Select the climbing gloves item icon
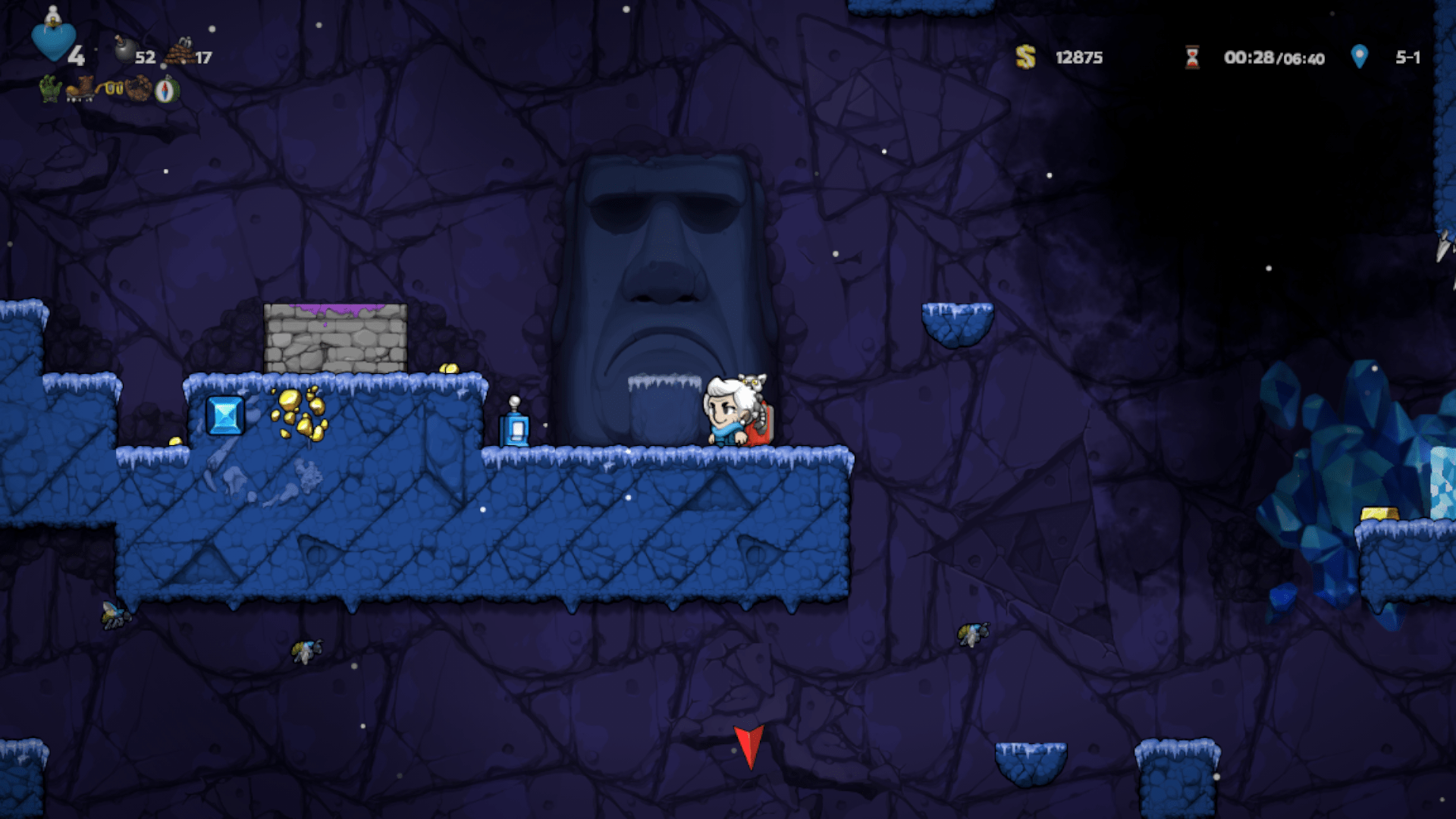The height and width of the screenshot is (819, 1456). click(x=50, y=89)
